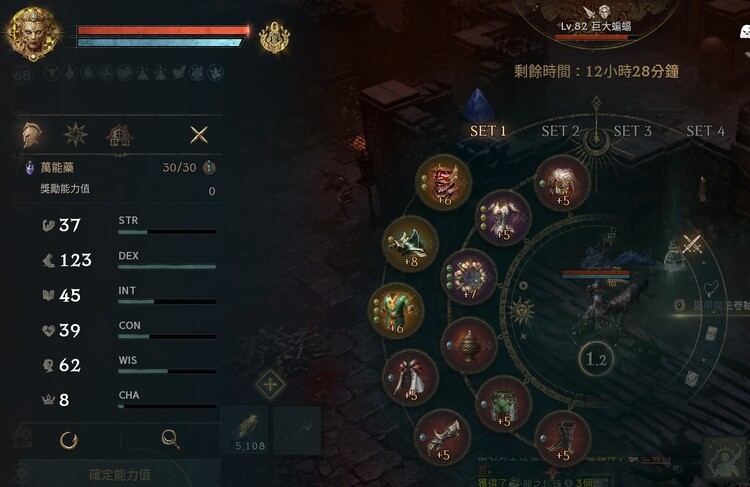Select the golden urn accessory slot
The height and width of the screenshot is (487, 750).
[x=468, y=344]
